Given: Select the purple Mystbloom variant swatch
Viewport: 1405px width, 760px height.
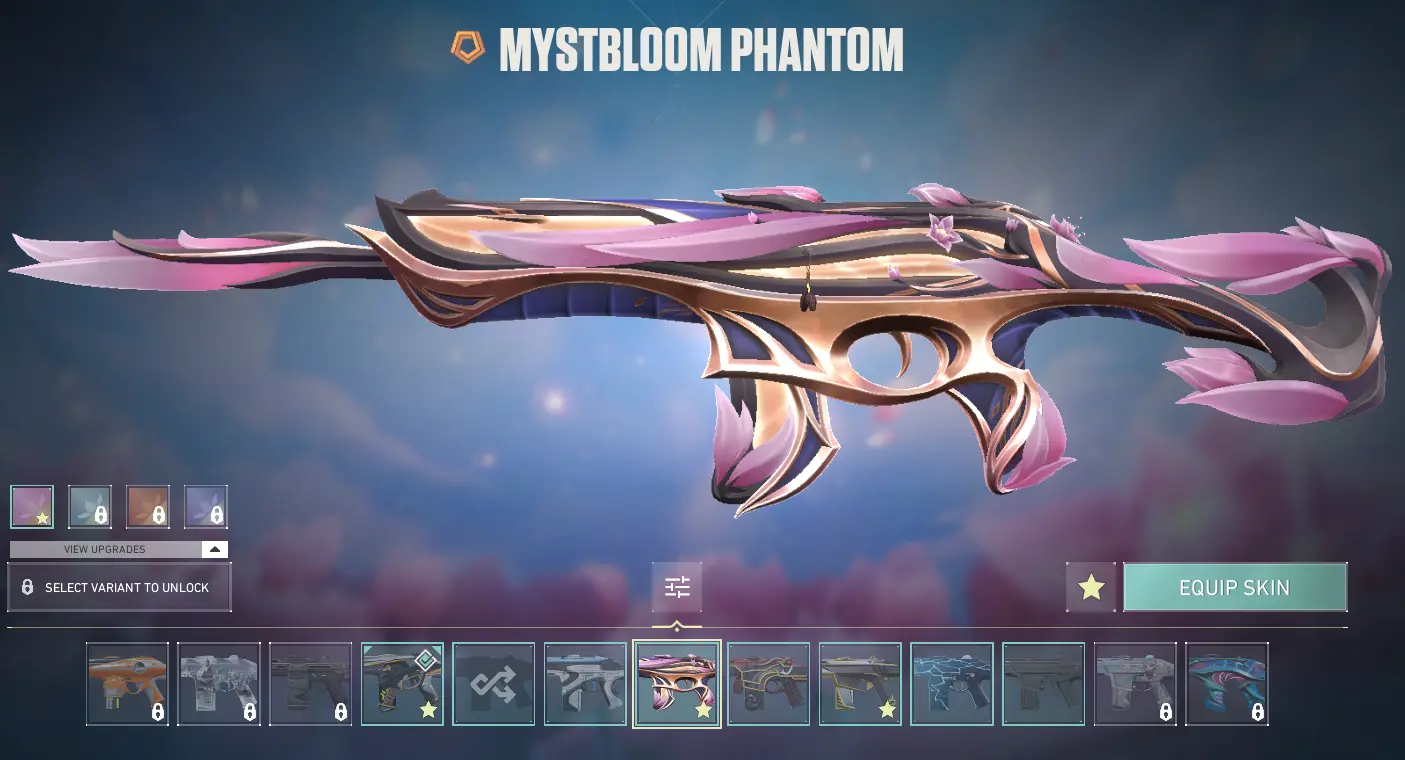Looking at the screenshot, I should tap(207, 506).
